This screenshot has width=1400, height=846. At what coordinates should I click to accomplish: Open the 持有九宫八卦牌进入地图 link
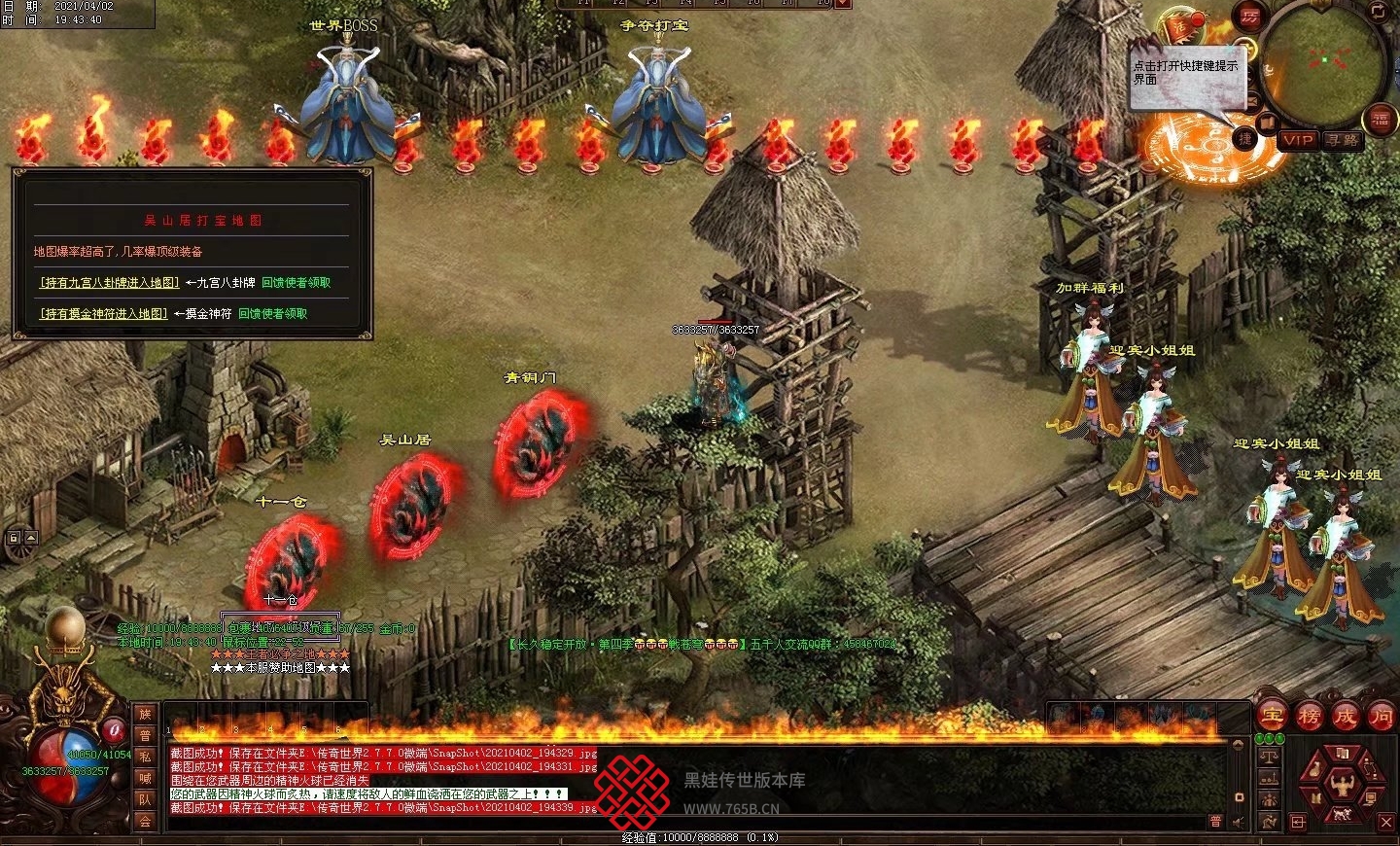(109, 283)
